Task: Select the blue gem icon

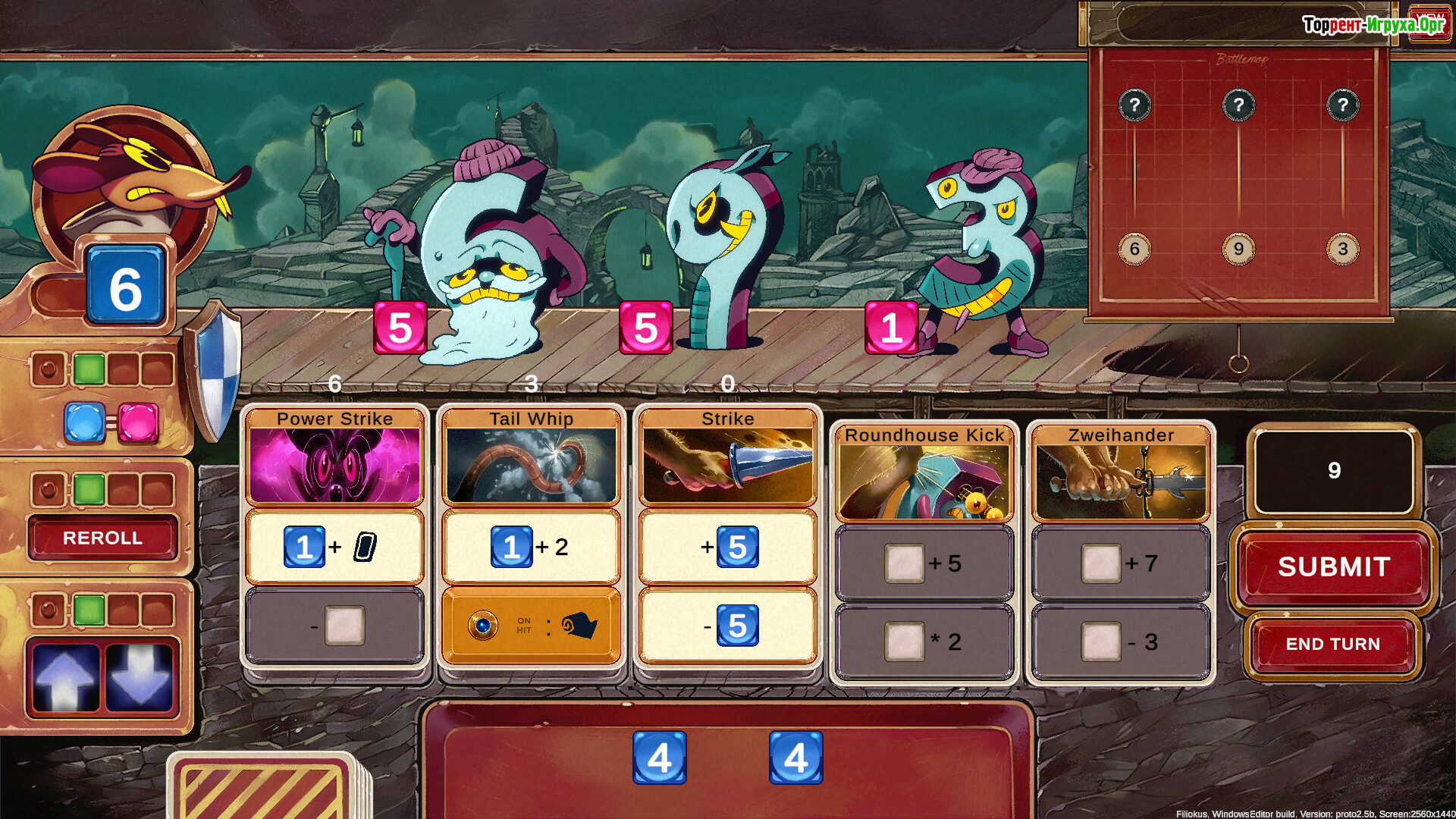Action: [84, 422]
